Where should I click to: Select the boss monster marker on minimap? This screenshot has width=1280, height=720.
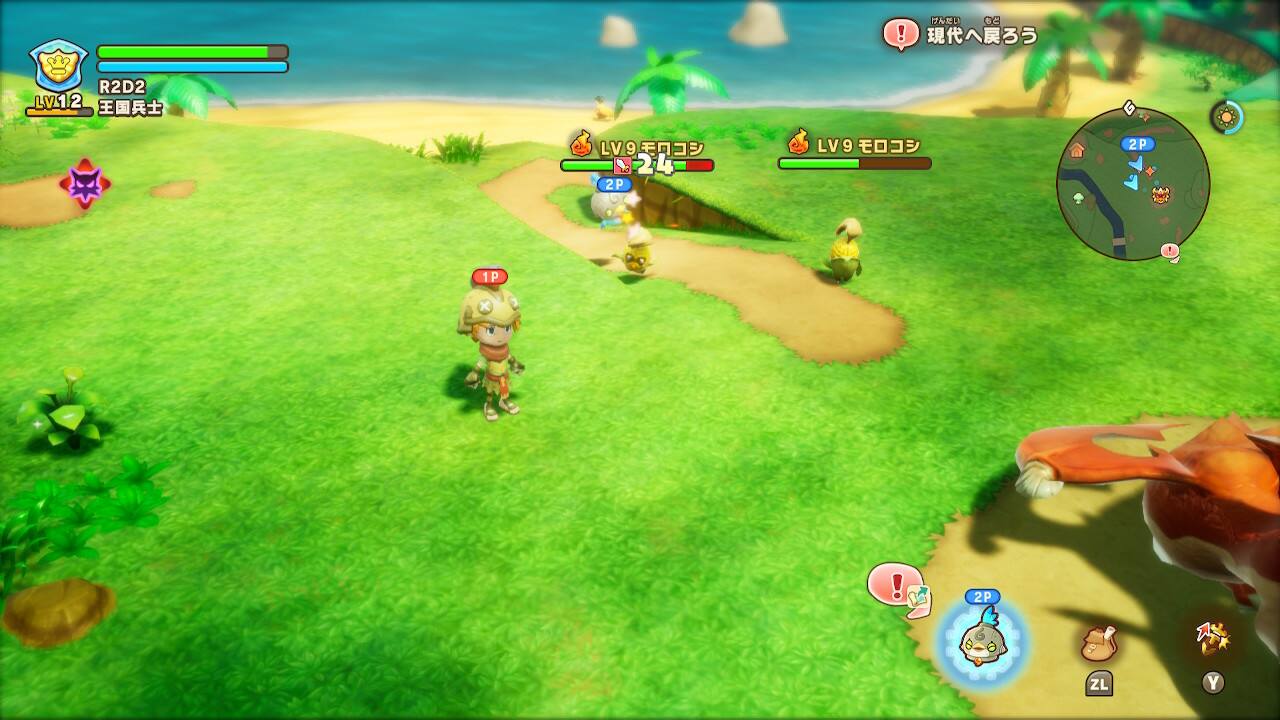[x=1161, y=194]
